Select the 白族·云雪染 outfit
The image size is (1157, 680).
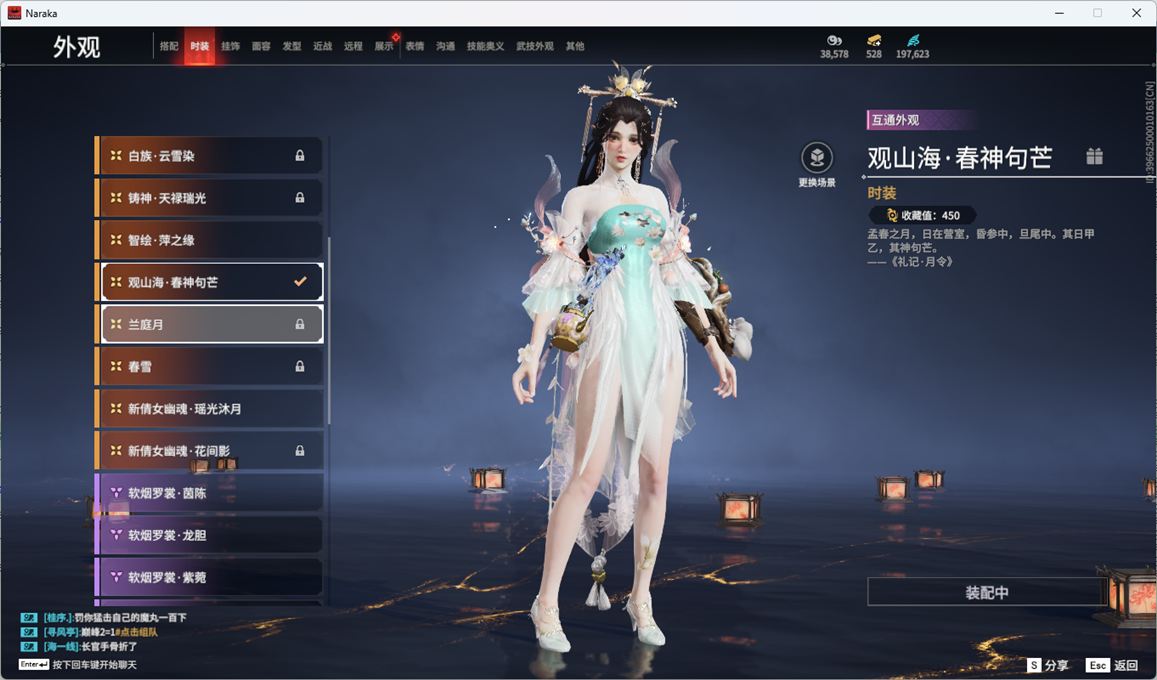tap(210, 156)
